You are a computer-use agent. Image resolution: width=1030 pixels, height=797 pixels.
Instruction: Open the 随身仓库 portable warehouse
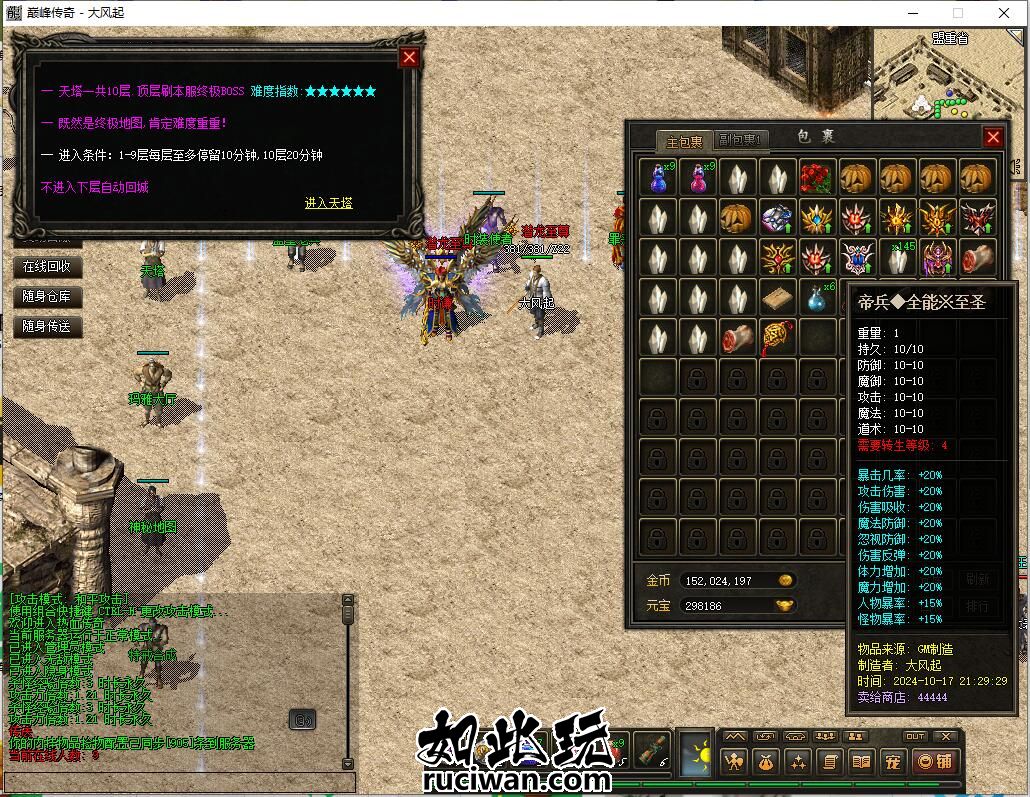[x=47, y=297]
